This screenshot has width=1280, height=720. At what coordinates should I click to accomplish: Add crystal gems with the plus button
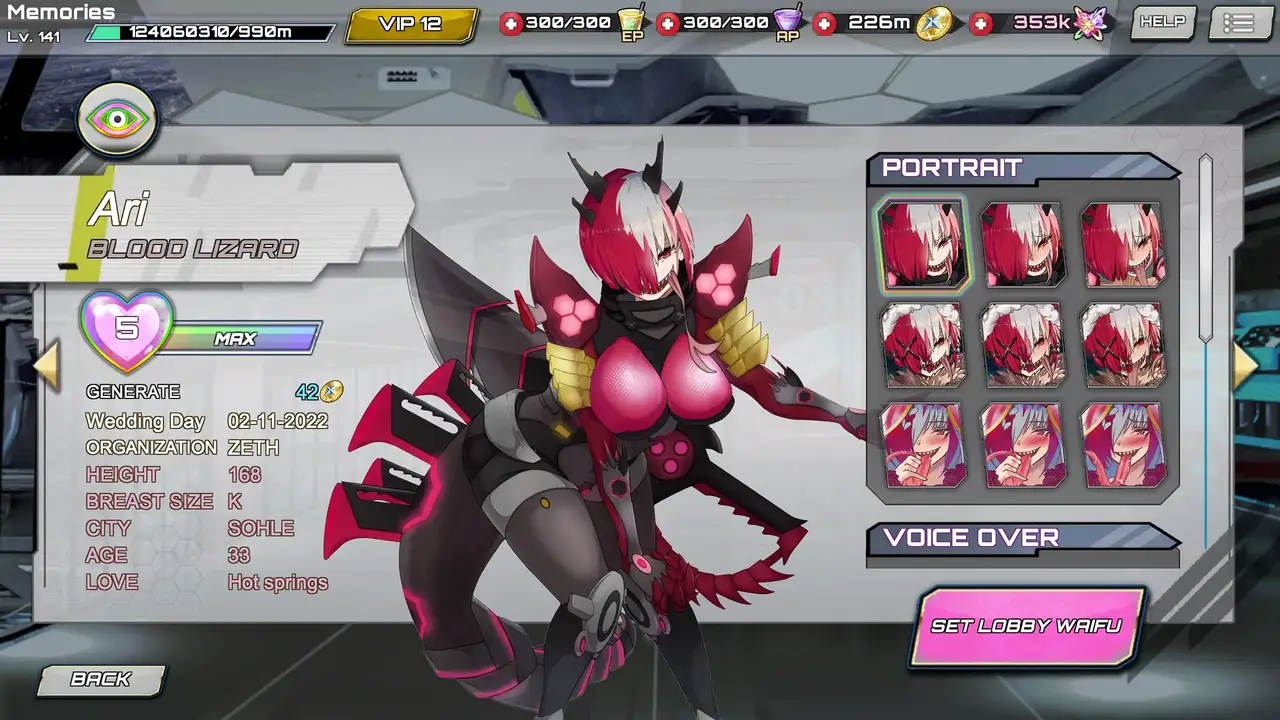[x=982, y=23]
